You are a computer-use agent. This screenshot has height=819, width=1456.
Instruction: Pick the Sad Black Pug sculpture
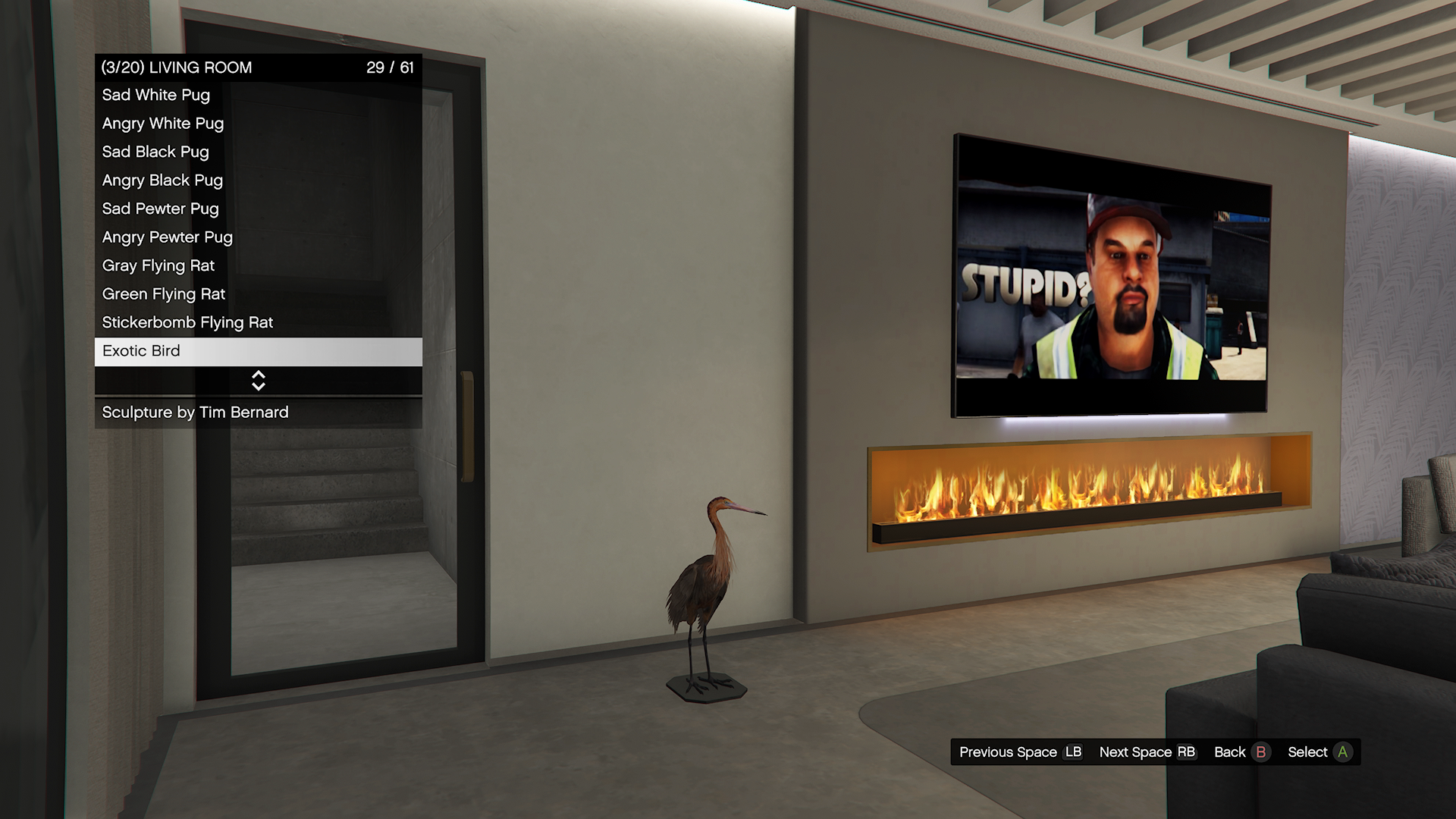[x=258, y=152]
